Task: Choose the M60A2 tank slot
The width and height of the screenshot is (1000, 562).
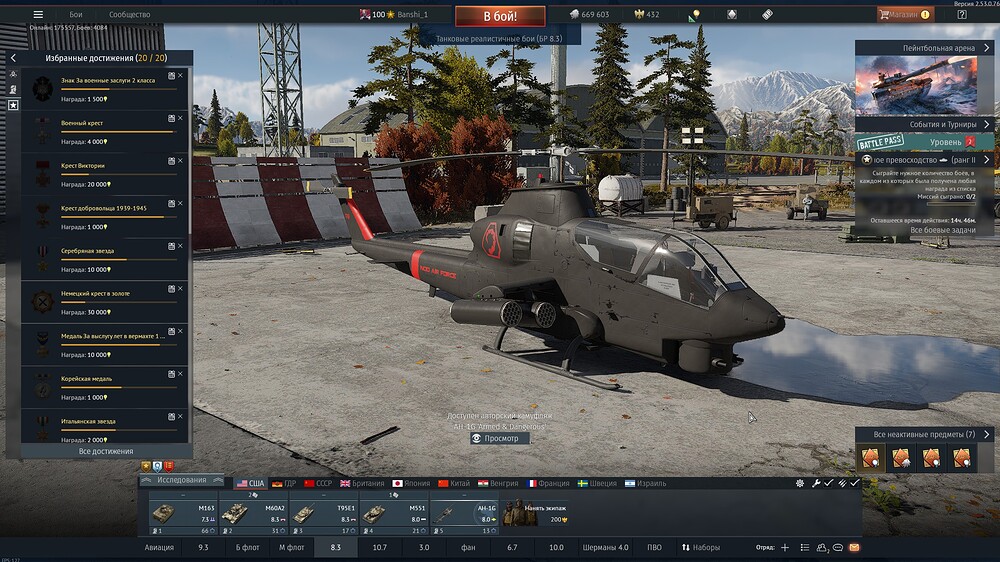Action: click(x=254, y=513)
